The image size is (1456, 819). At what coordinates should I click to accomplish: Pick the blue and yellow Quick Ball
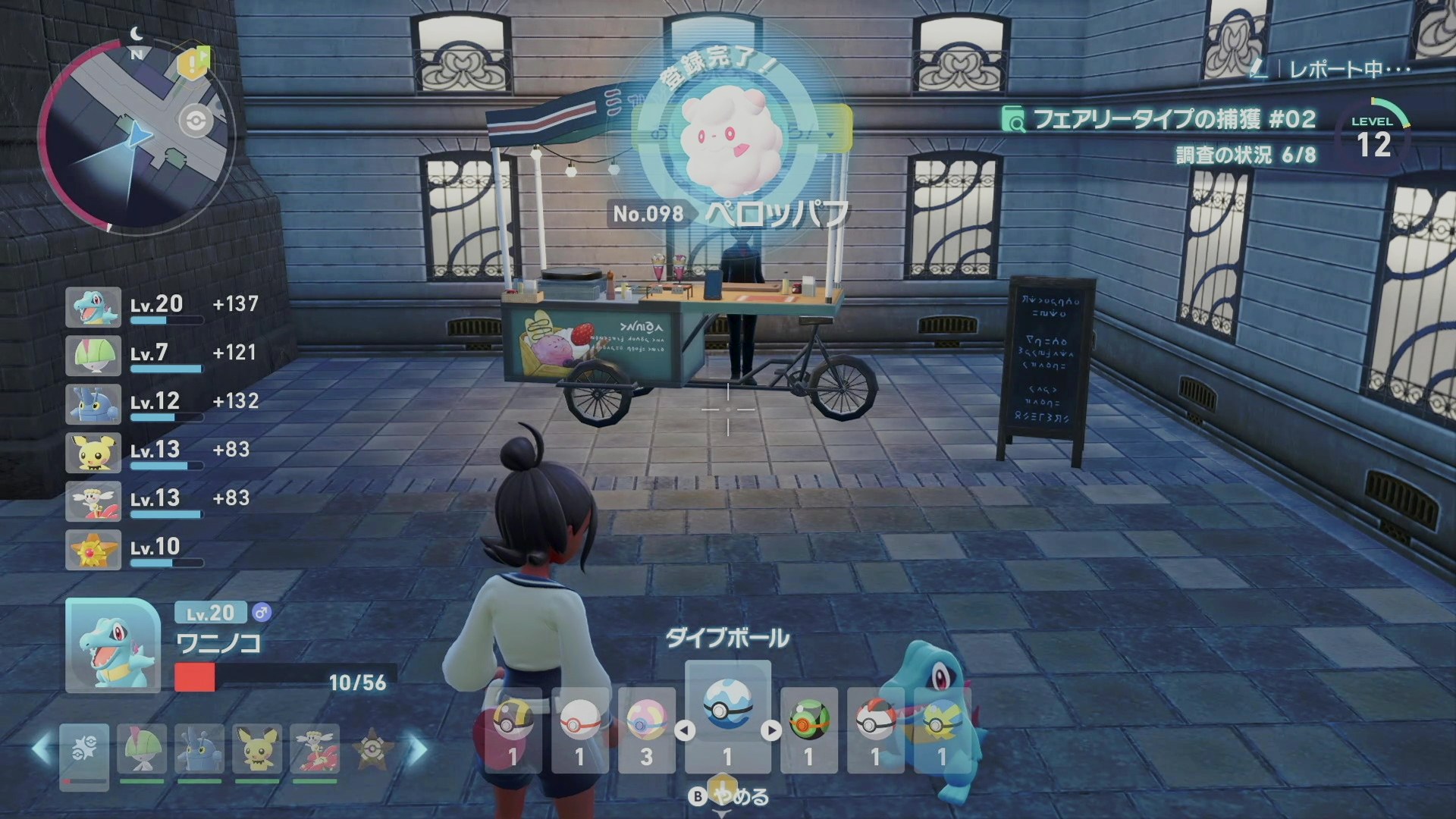941,730
